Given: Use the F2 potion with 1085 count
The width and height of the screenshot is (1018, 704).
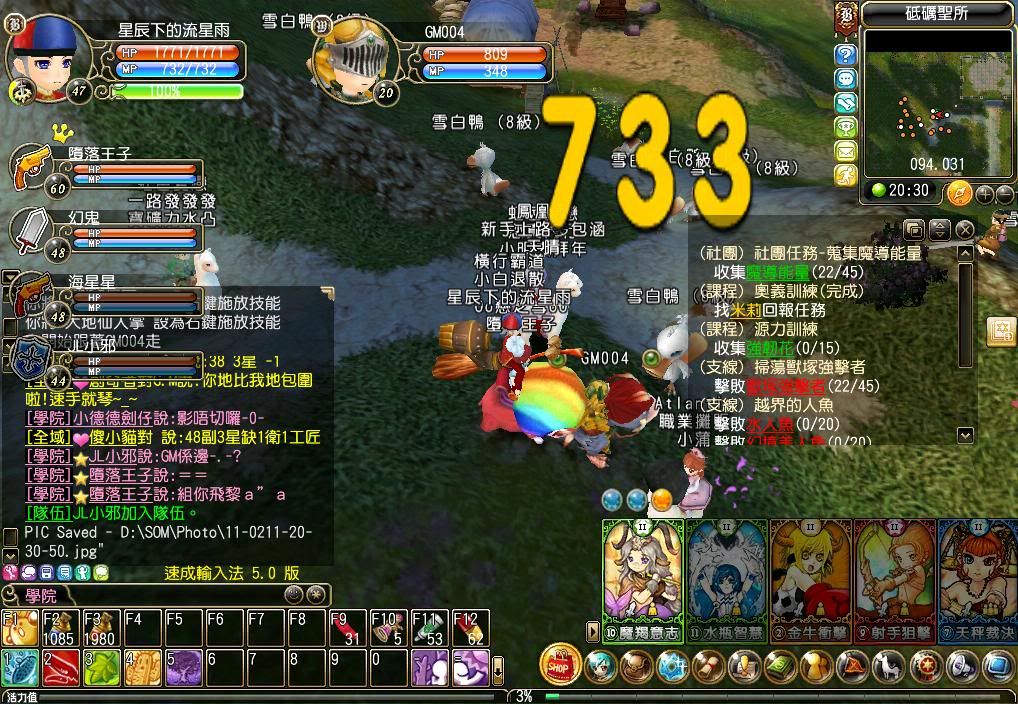Looking at the screenshot, I should (59, 627).
